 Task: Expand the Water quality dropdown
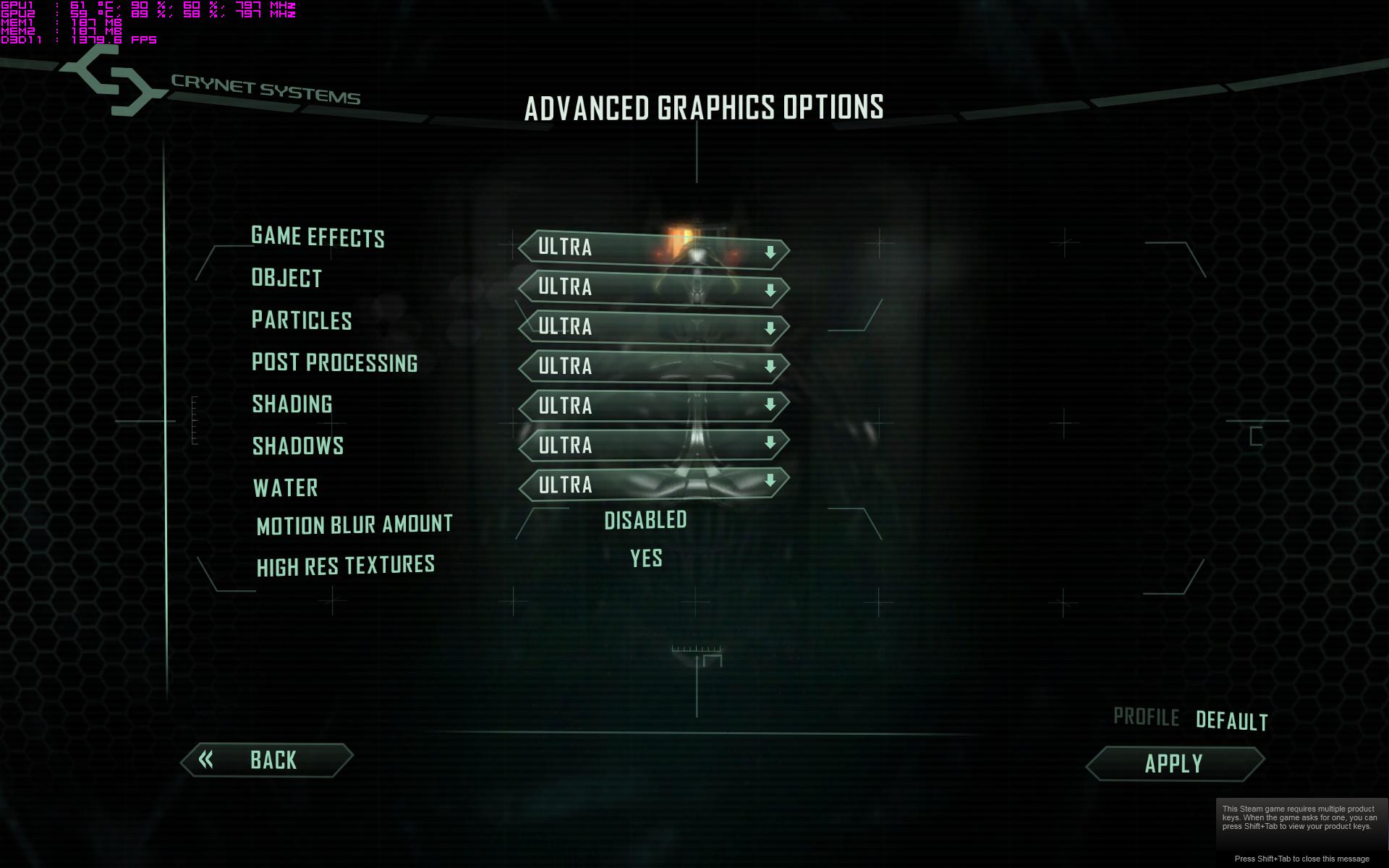coord(653,484)
